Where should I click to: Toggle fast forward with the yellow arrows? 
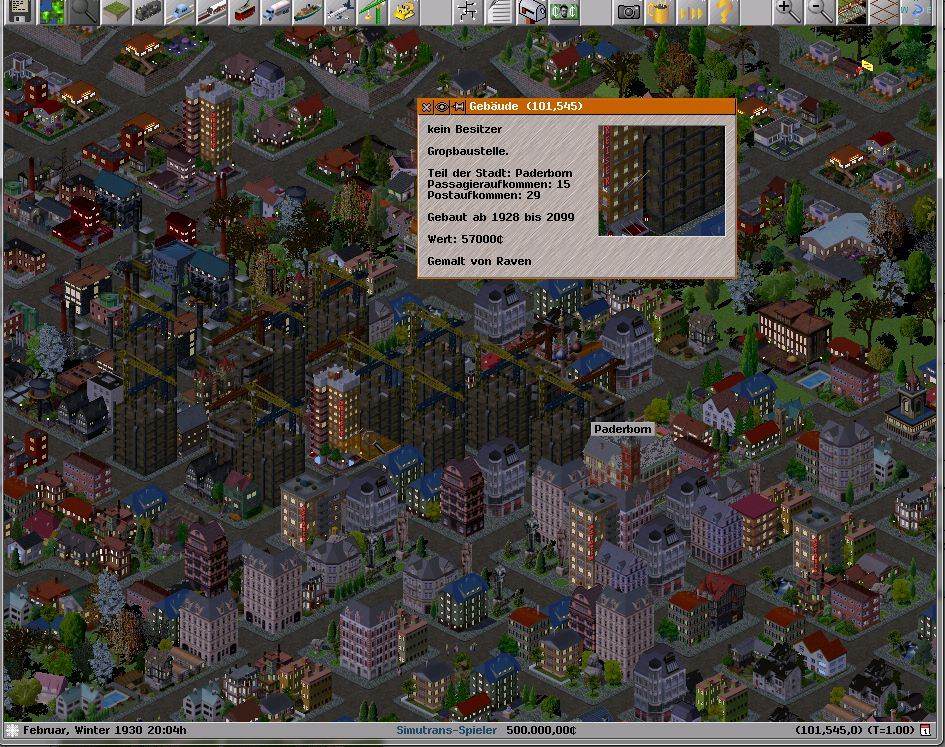tap(691, 11)
